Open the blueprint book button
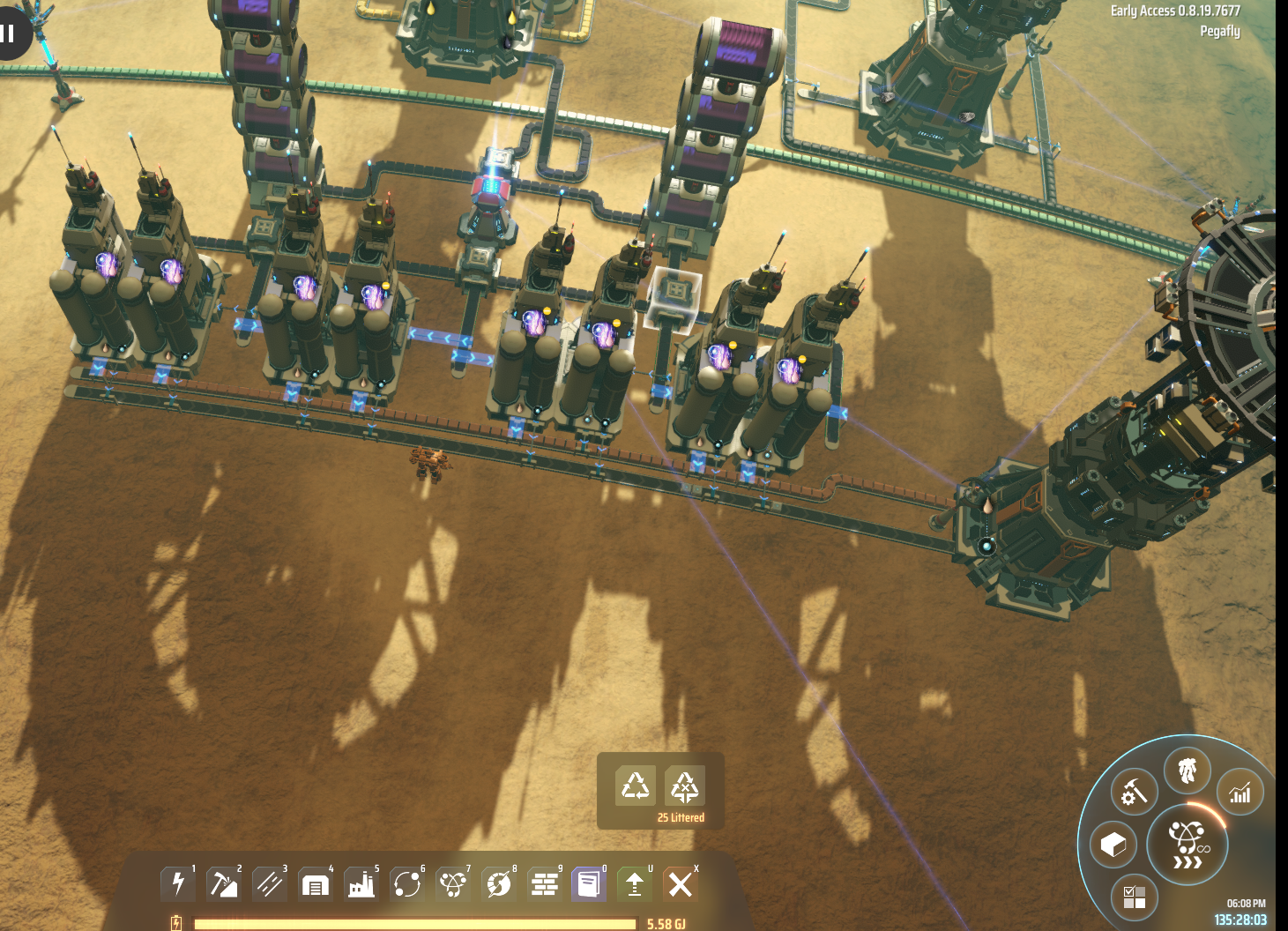The width and height of the screenshot is (1288, 931). [x=588, y=883]
